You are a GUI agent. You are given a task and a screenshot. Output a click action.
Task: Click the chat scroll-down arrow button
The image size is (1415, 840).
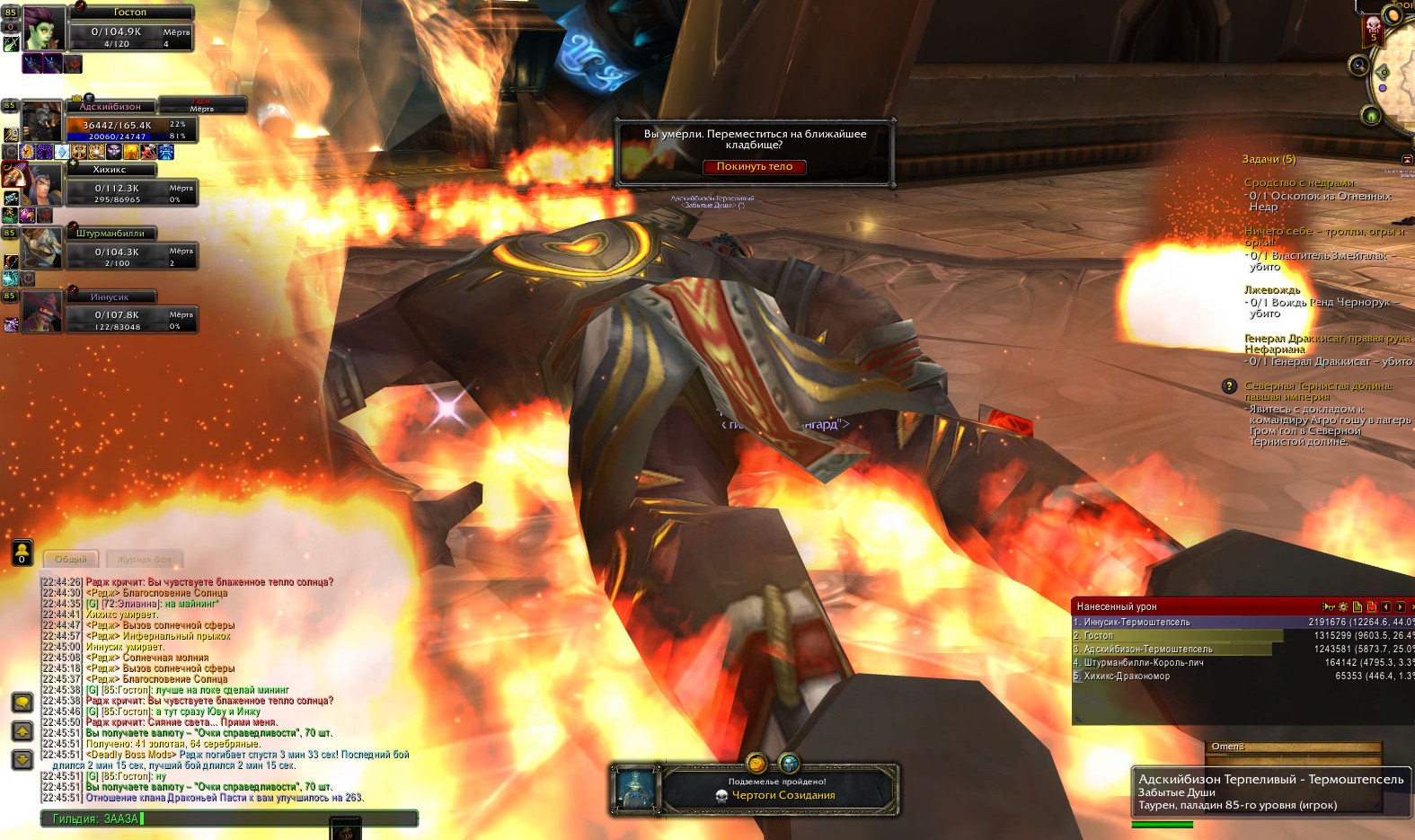22,760
